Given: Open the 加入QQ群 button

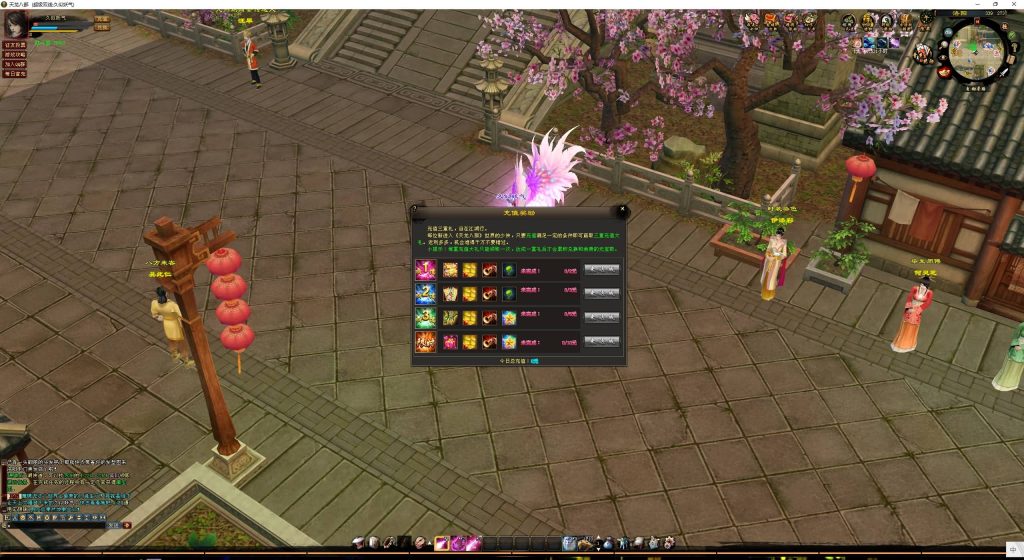Looking at the screenshot, I should point(14,64).
